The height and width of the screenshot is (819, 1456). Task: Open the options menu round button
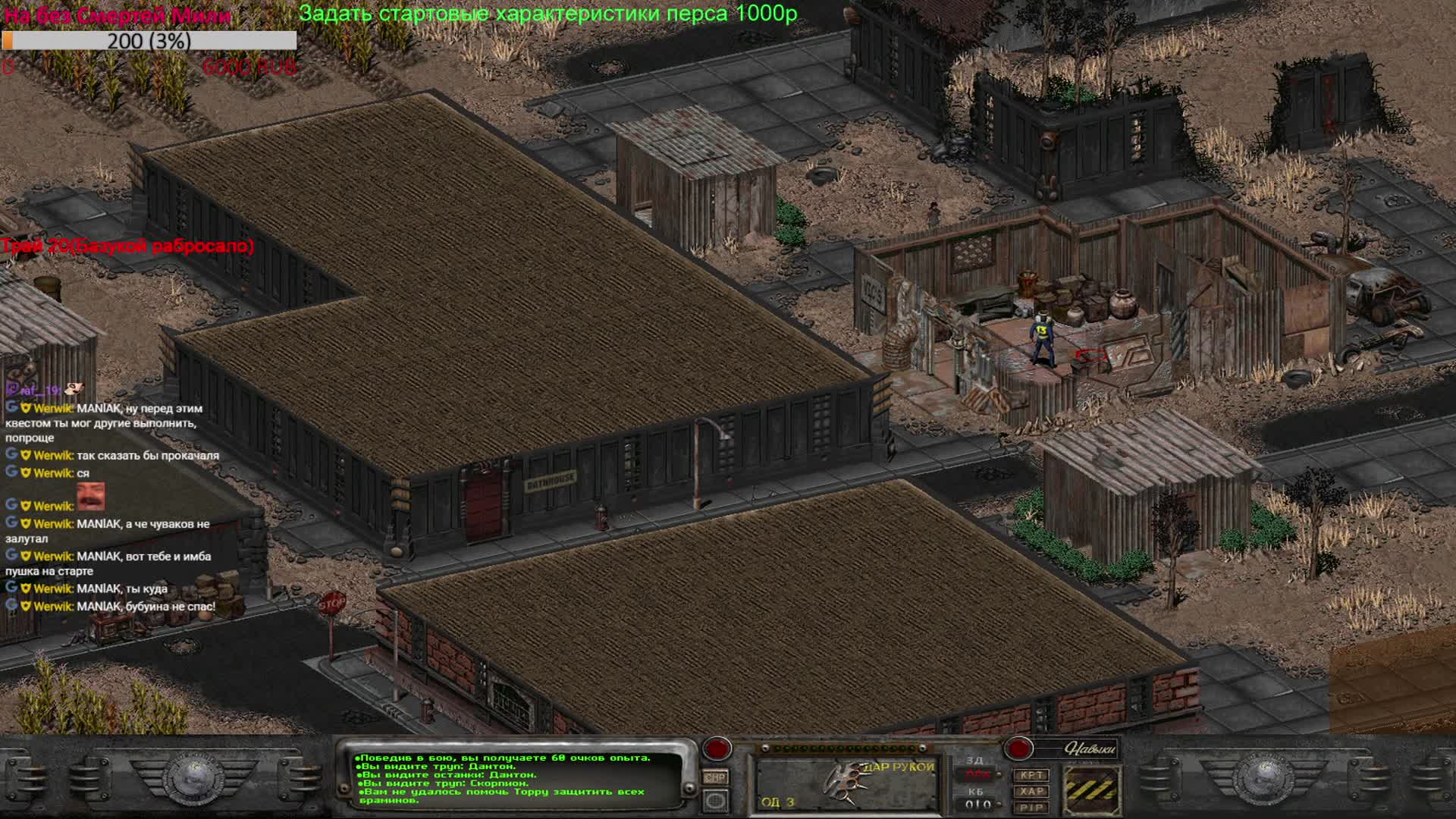click(715, 800)
